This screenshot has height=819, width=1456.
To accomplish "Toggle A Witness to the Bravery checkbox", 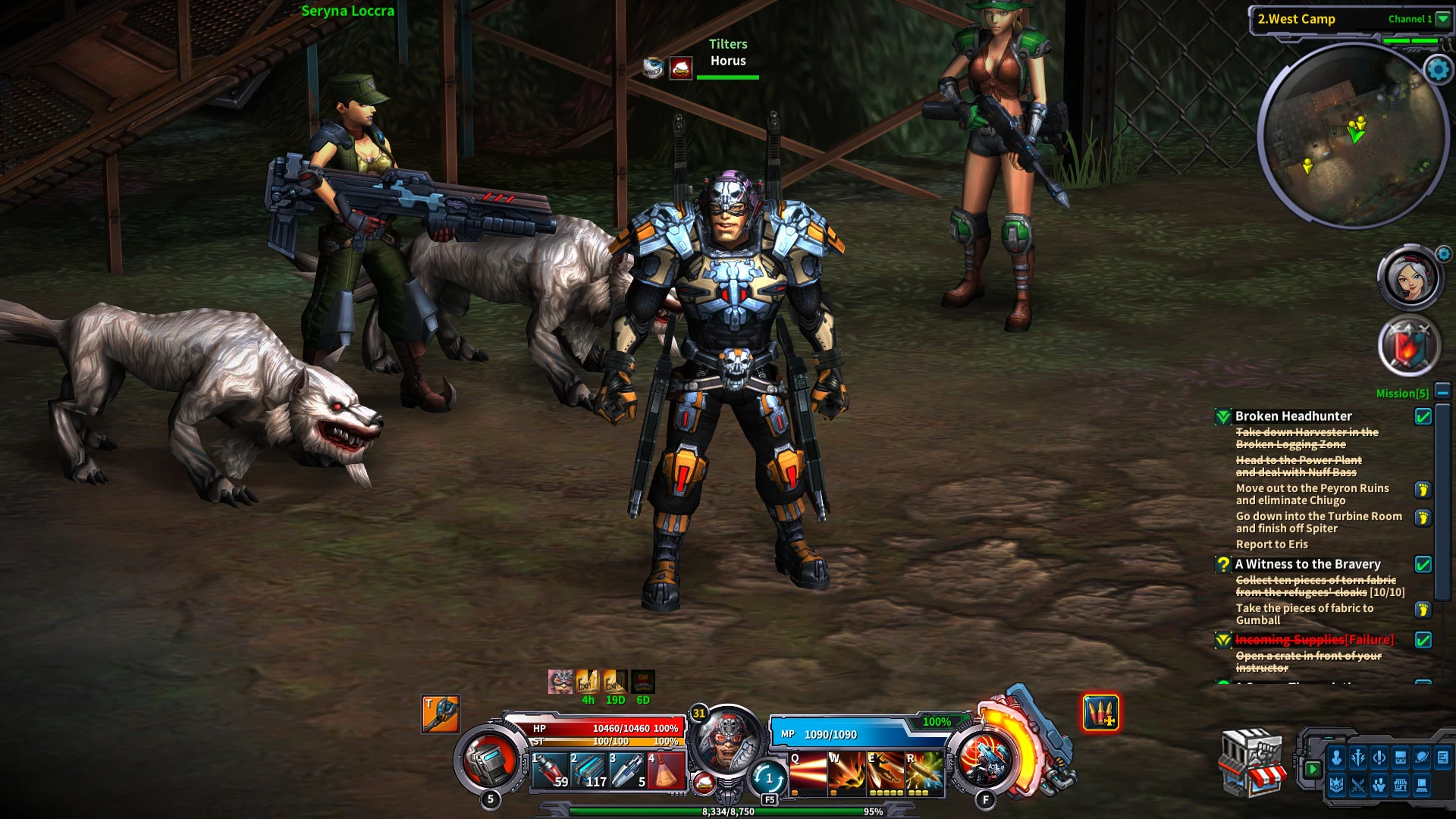I will pos(1423,564).
